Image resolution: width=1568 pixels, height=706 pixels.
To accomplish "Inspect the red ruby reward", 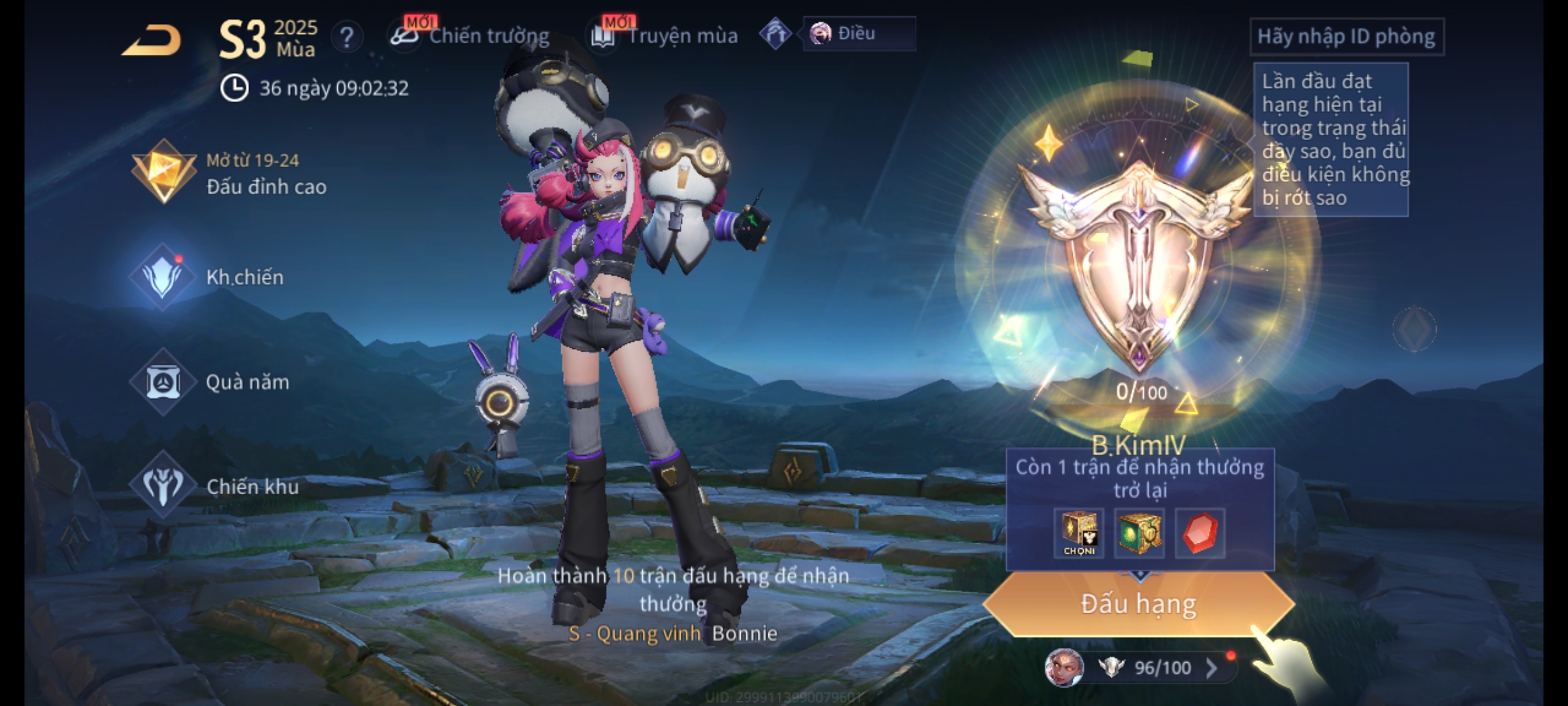I will (1200, 533).
